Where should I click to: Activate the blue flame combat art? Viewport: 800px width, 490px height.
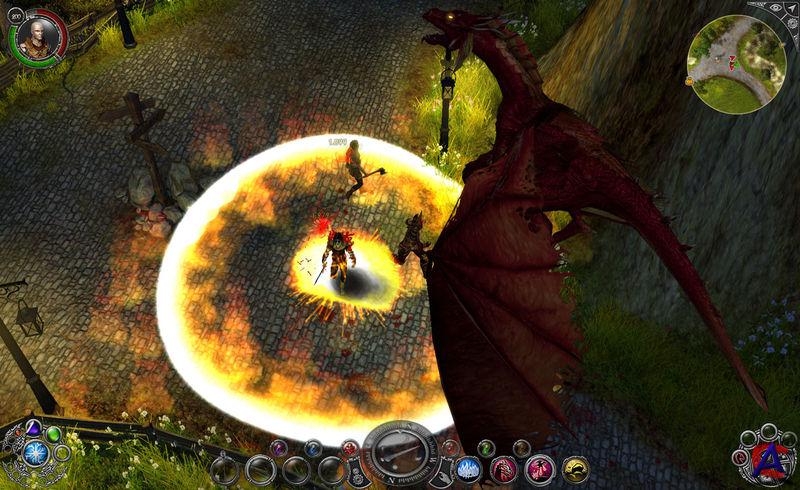point(468,469)
